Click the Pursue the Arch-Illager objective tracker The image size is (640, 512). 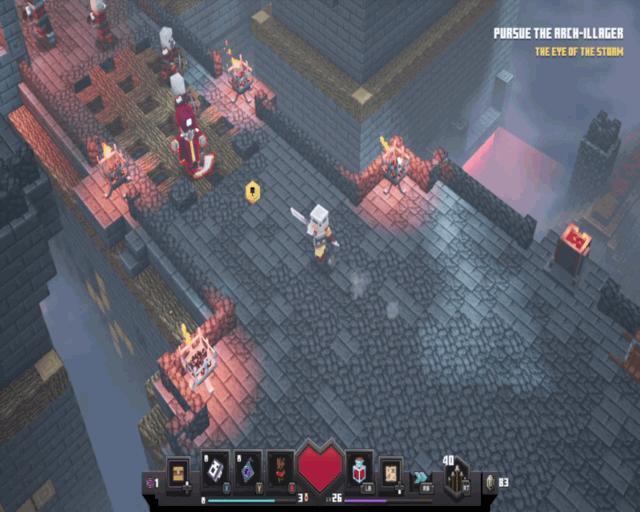coord(558,33)
